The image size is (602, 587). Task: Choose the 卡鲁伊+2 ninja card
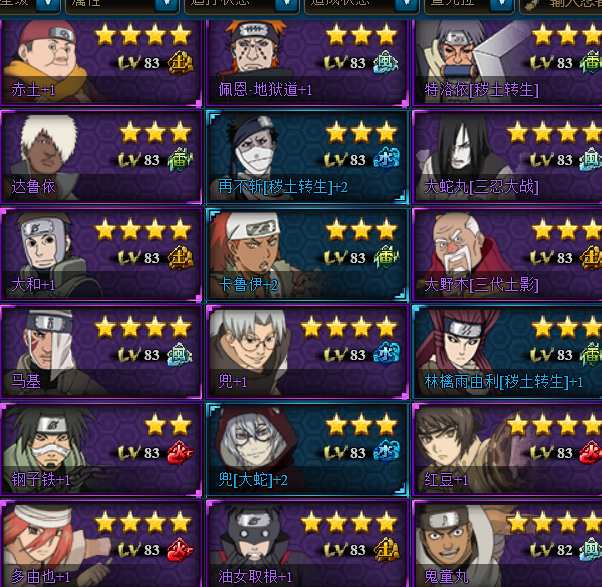coord(306,254)
